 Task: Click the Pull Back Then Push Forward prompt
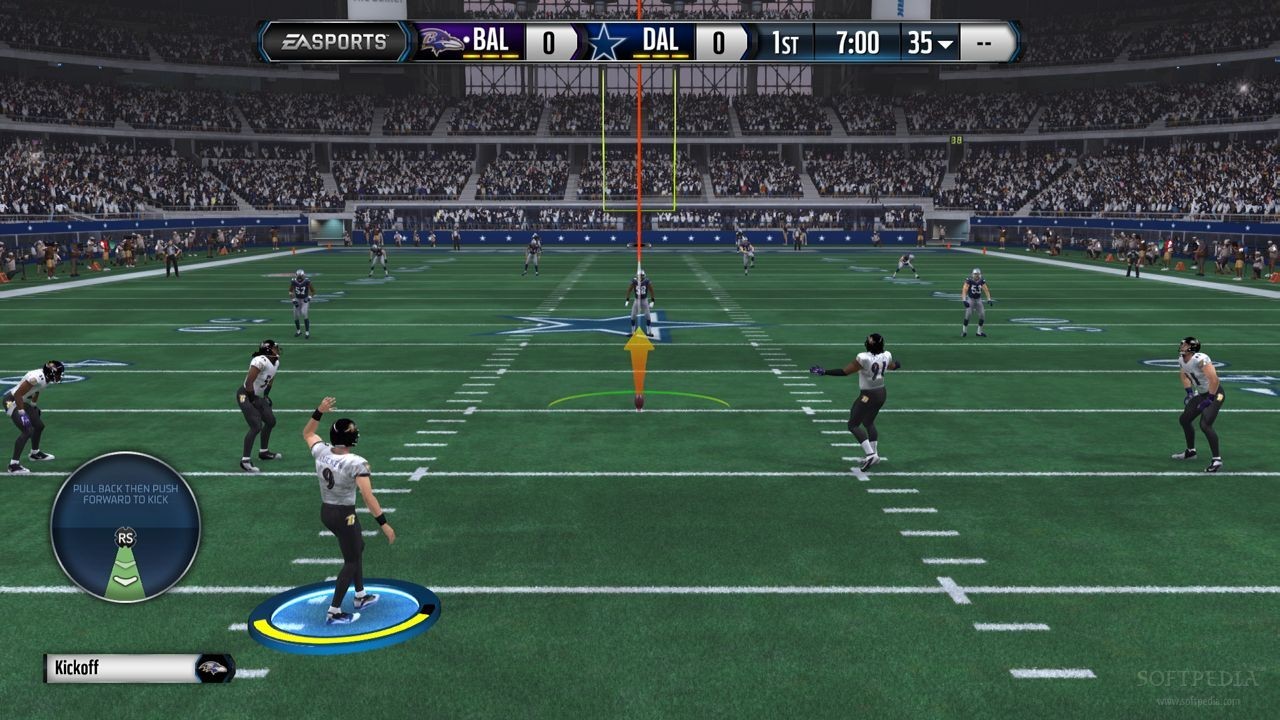125,492
